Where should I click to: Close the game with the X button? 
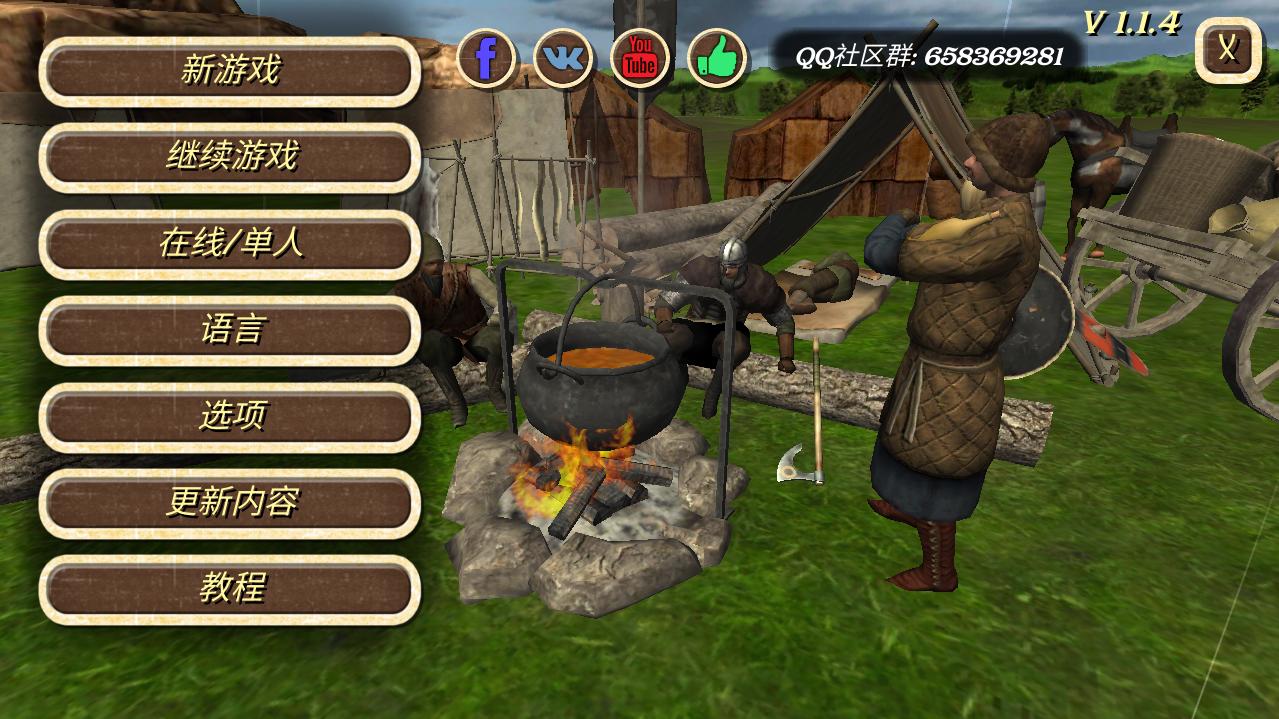click(x=1228, y=50)
